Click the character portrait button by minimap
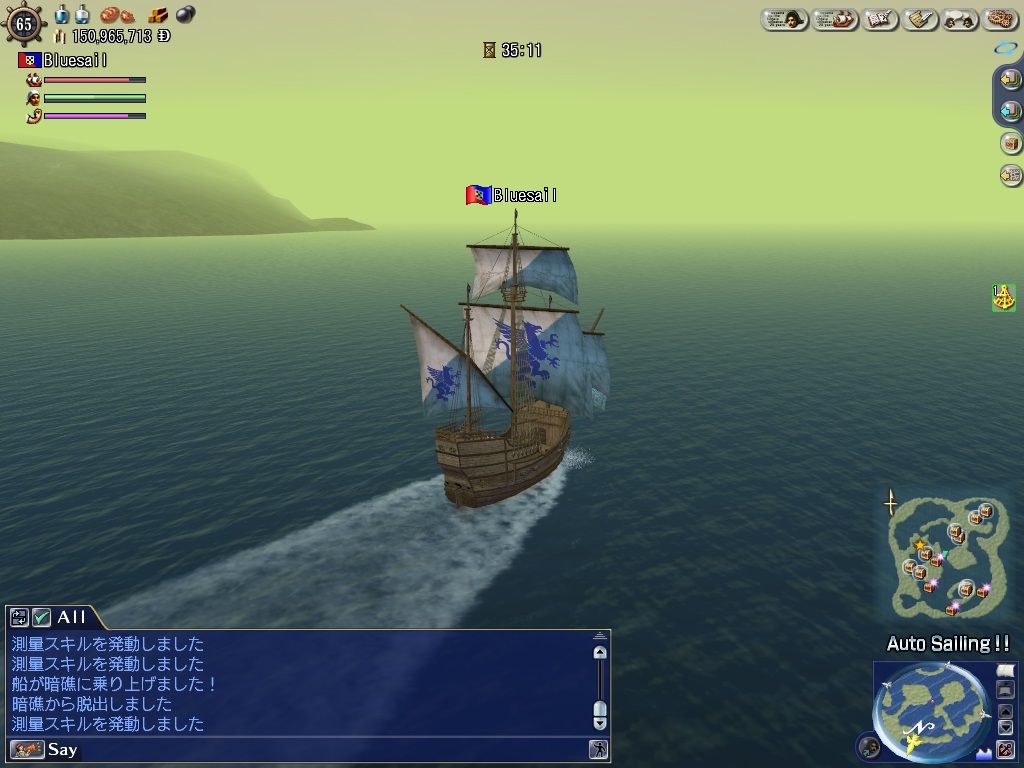The image size is (1024, 768). click(869, 746)
